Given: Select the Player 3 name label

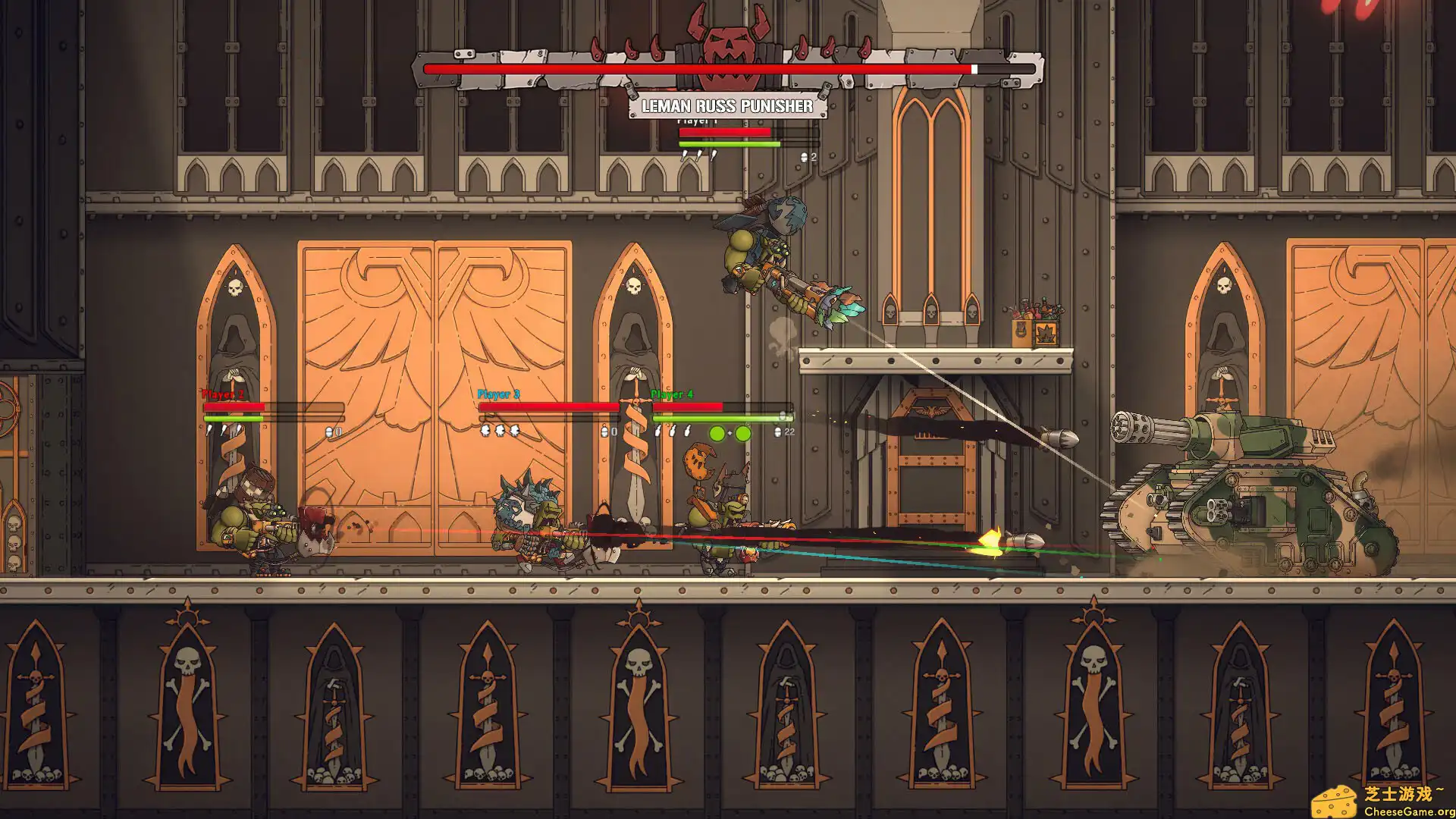Looking at the screenshot, I should [x=497, y=394].
